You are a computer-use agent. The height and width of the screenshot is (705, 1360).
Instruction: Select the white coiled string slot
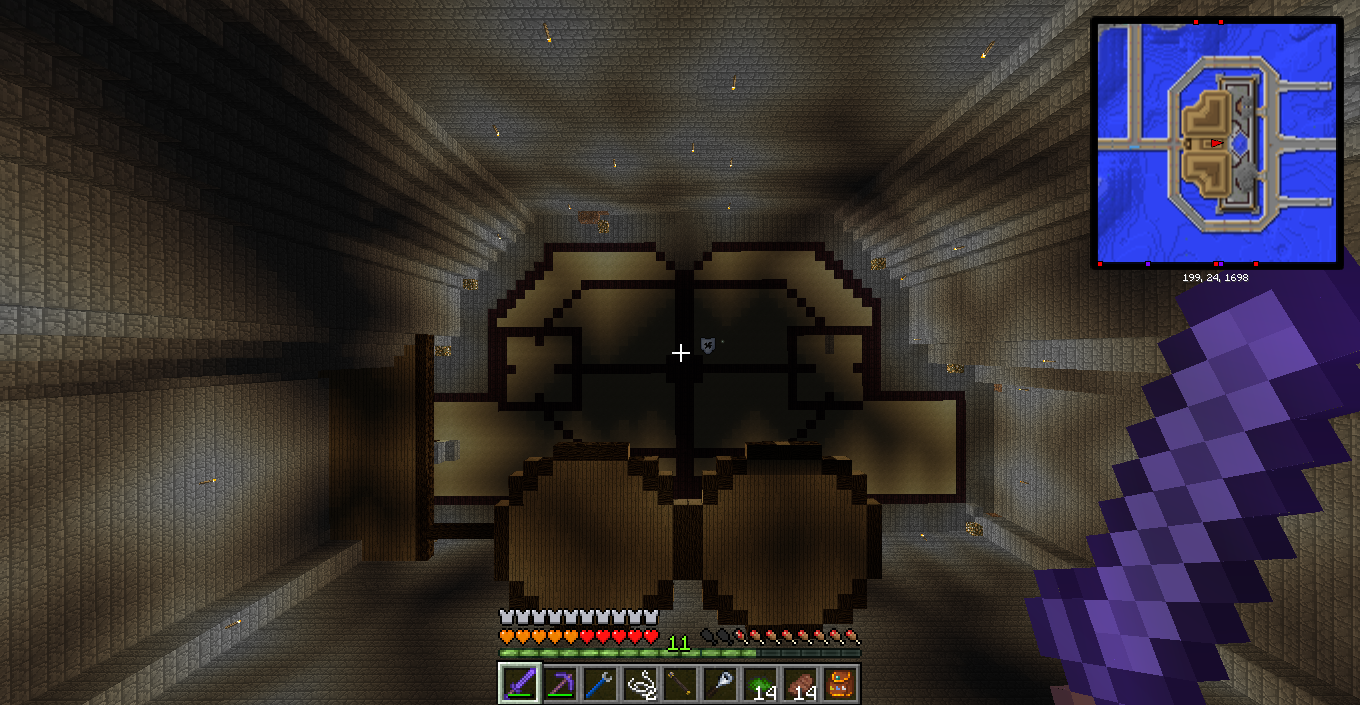pyautogui.click(x=640, y=684)
